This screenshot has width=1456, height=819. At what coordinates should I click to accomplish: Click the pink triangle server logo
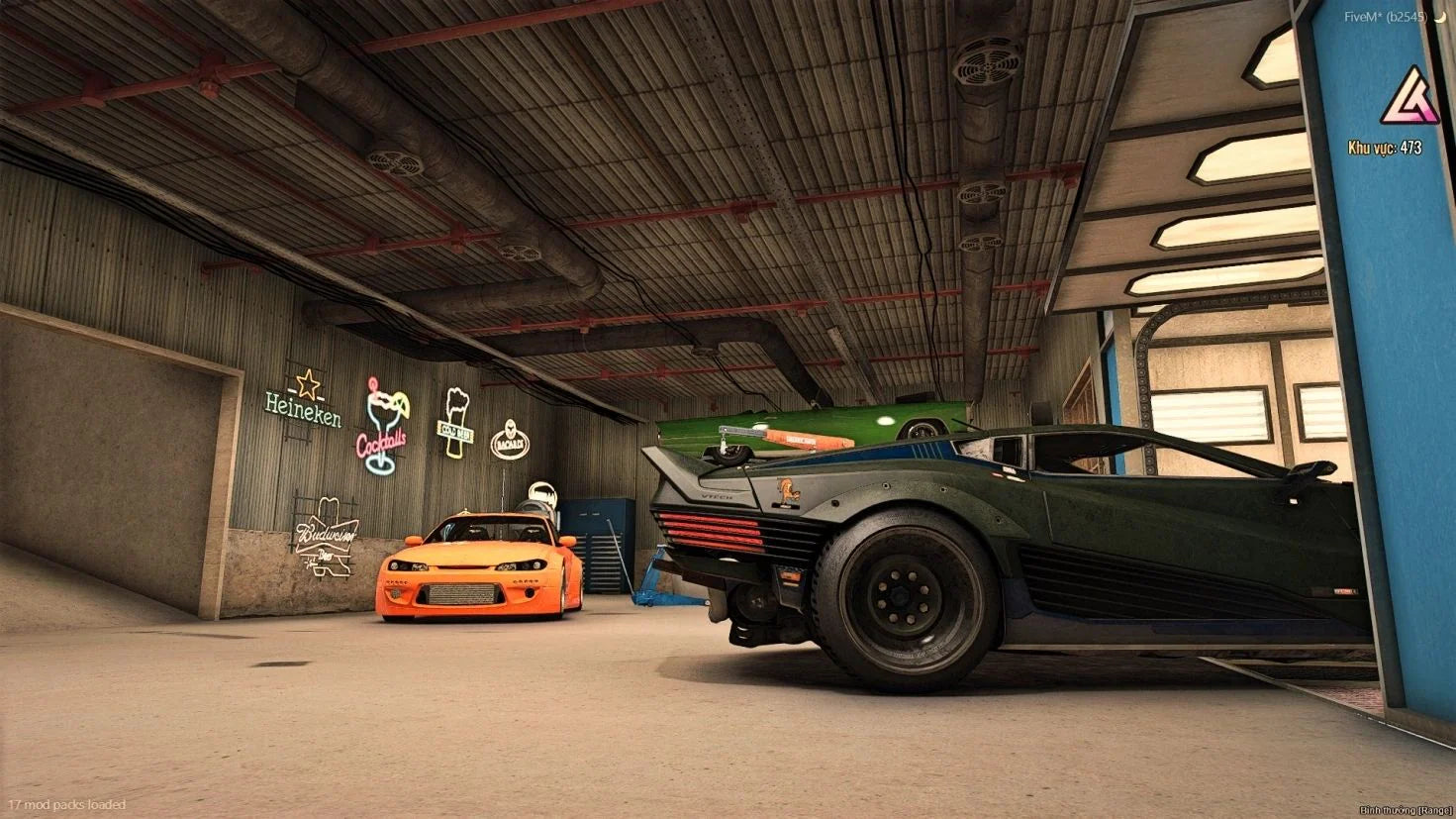click(x=1410, y=98)
